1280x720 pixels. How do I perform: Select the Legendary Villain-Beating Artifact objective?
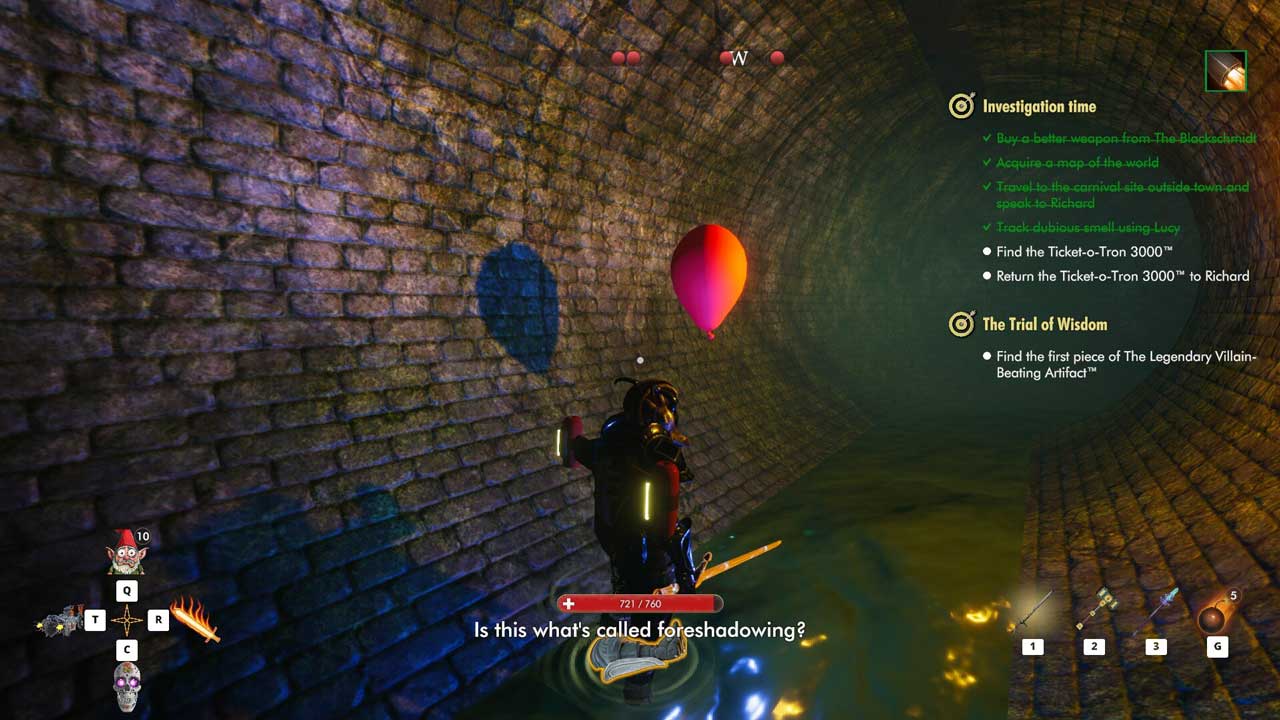pyautogui.click(x=1125, y=364)
